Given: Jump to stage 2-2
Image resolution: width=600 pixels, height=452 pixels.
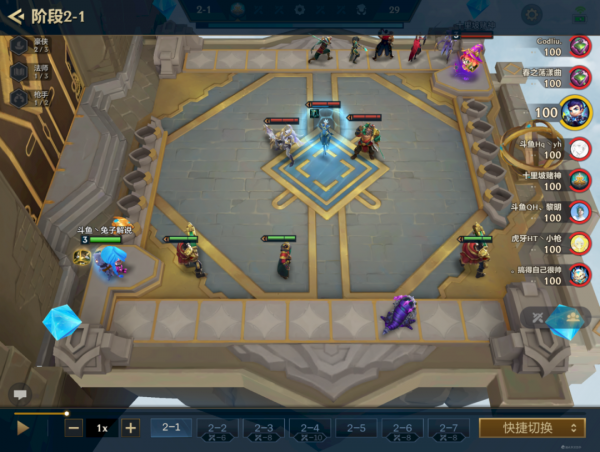Looking at the screenshot, I should point(217,429).
